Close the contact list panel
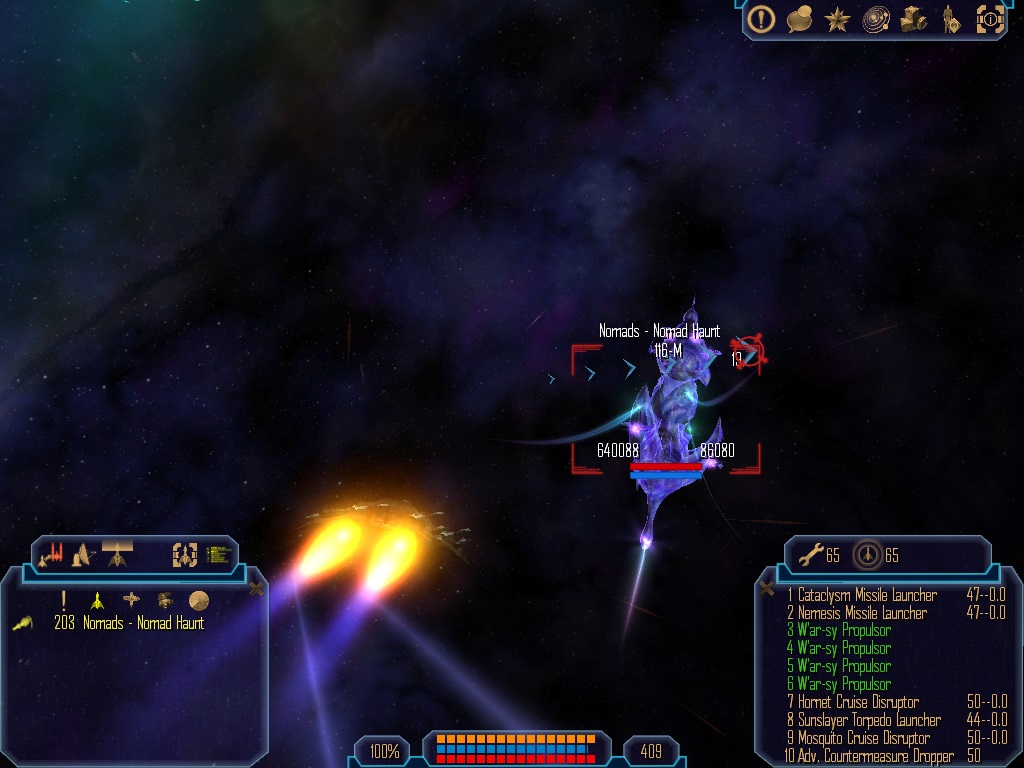Image resolution: width=1024 pixels, height=768 pixels. [256, 588]
